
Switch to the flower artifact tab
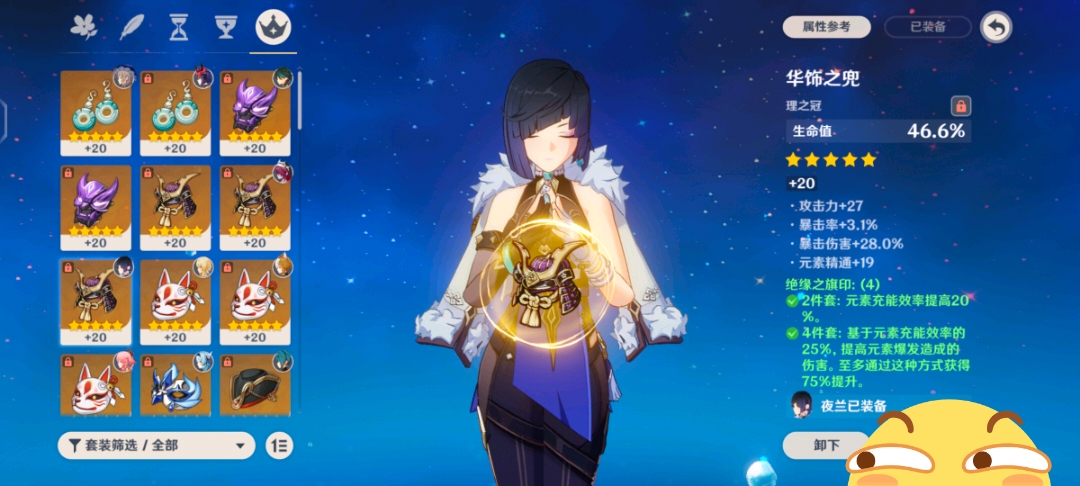coord(84,28)
